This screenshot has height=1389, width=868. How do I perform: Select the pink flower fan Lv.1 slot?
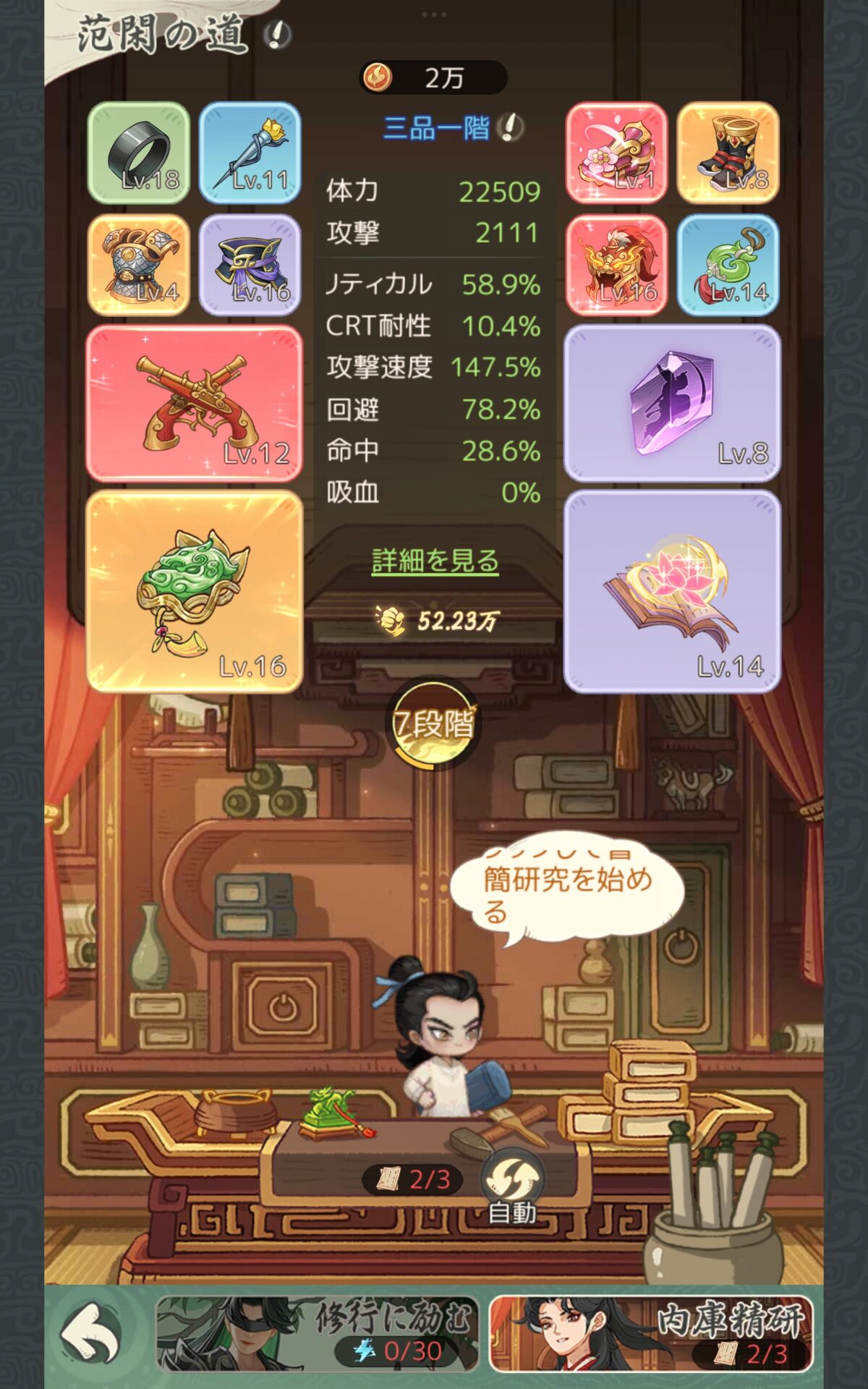(616, 153)
